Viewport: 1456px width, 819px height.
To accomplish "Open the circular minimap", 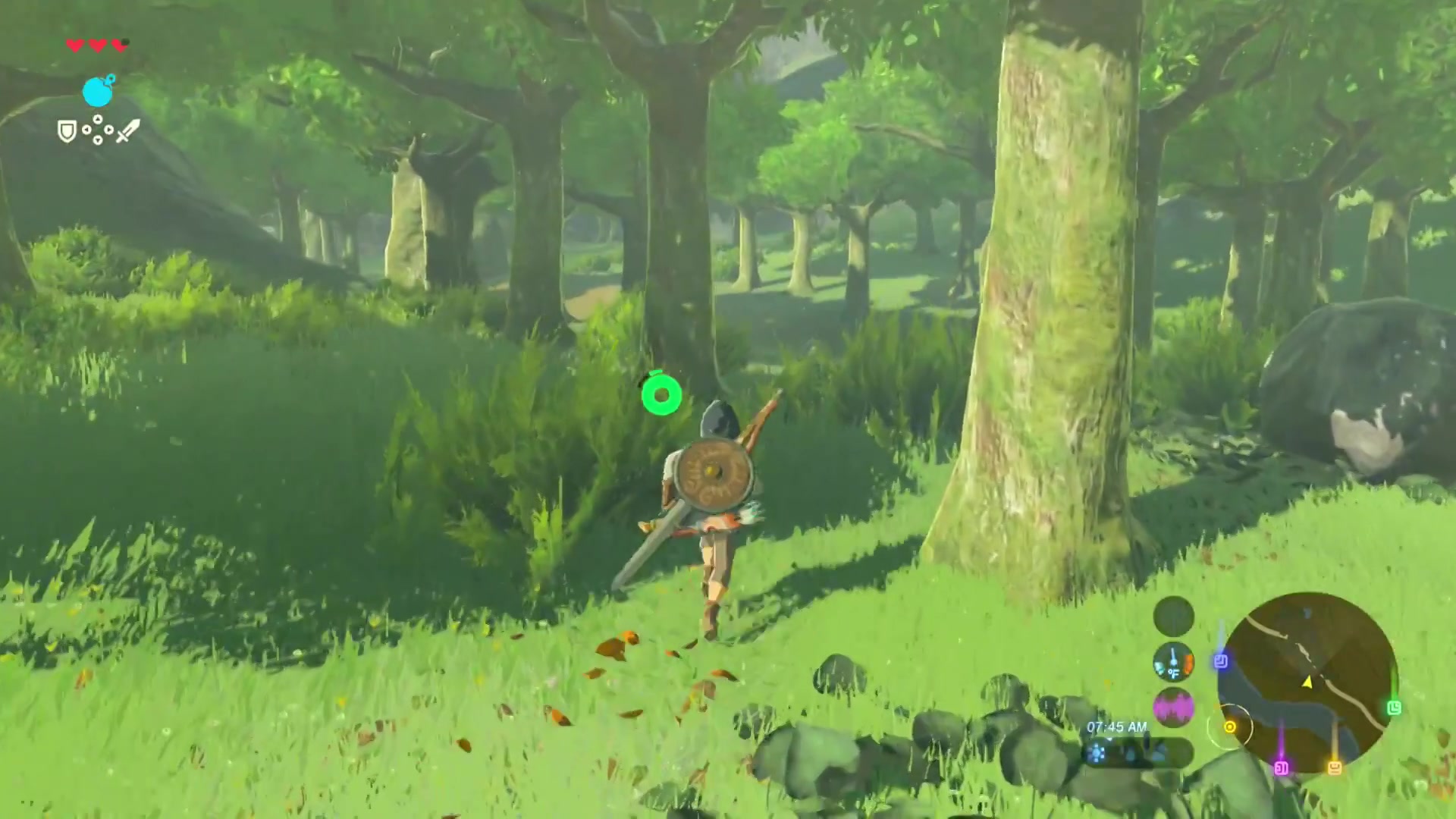I will click(1307, 682).
